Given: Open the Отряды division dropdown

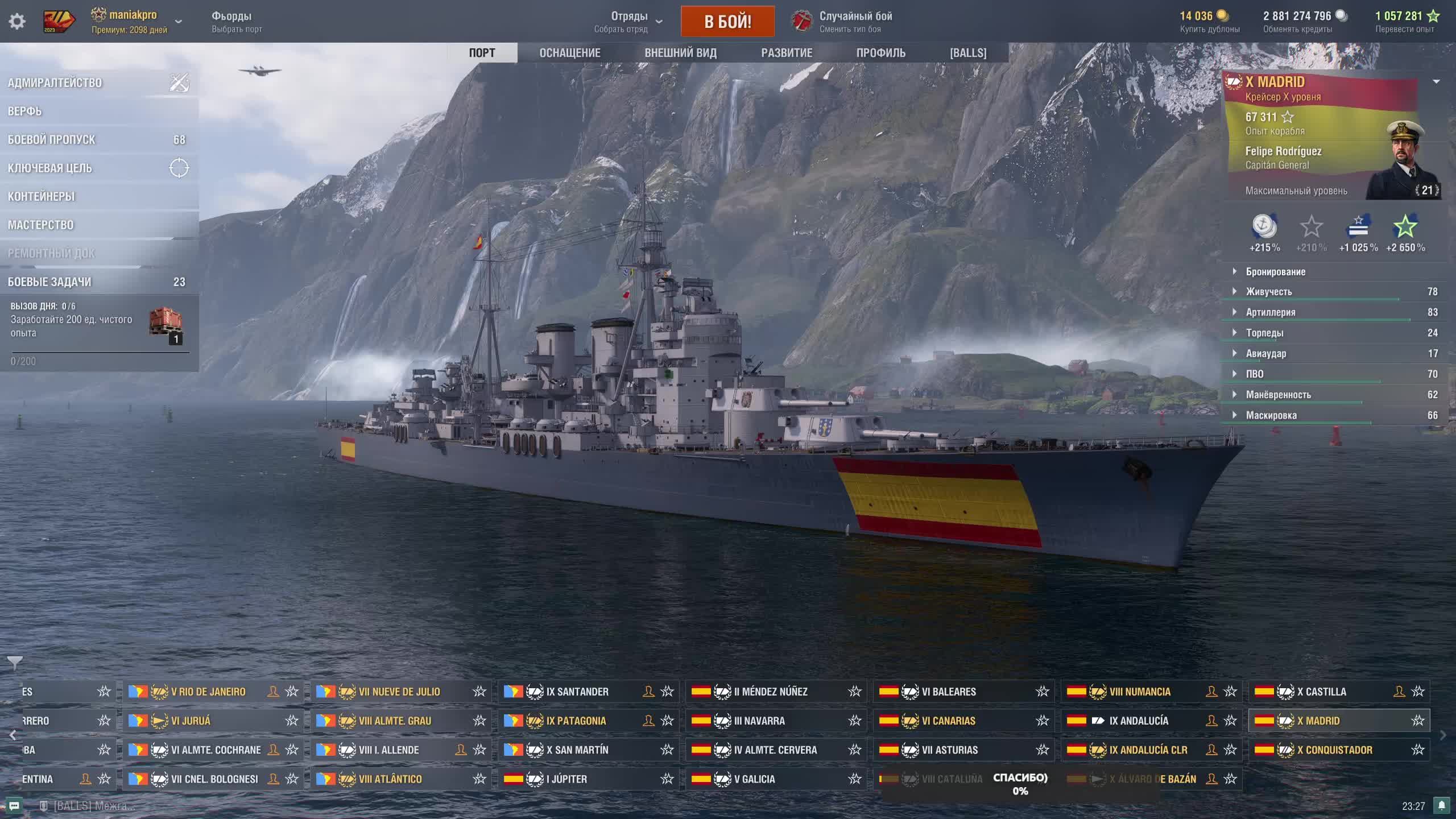Looking at the screenshot, I should coord(629,22).
